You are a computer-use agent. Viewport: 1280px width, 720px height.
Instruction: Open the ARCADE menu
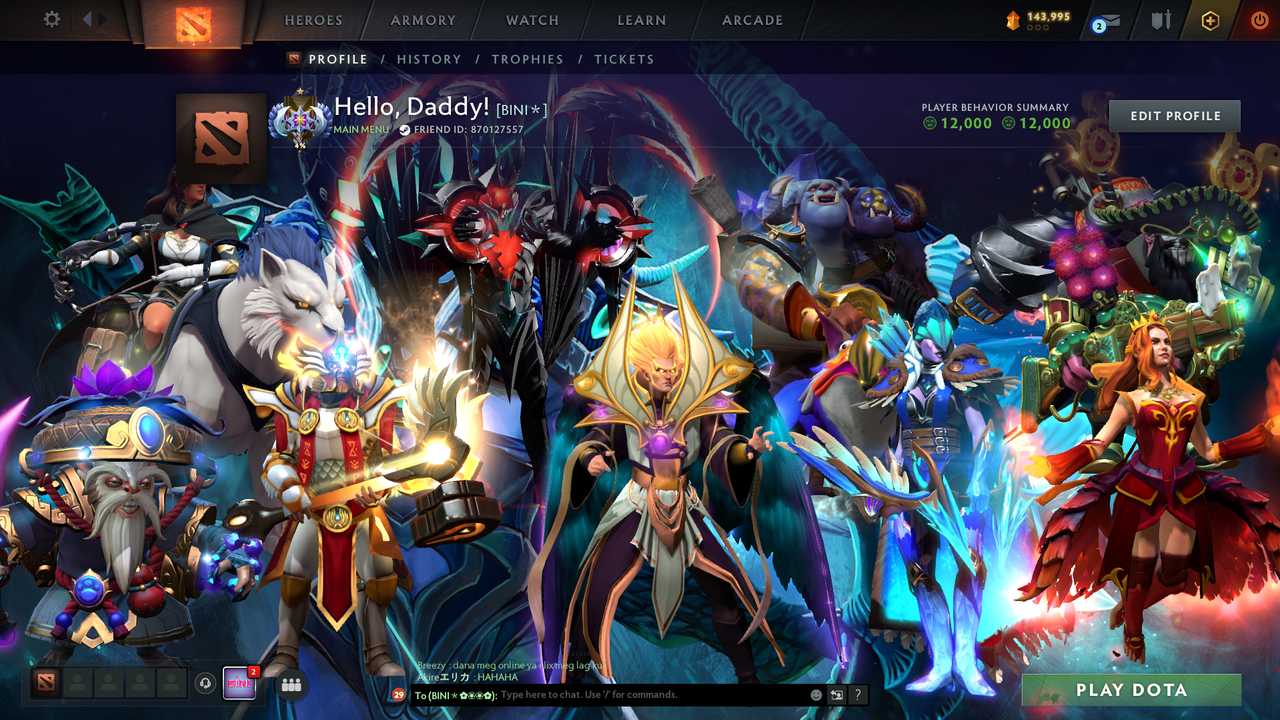751,19
